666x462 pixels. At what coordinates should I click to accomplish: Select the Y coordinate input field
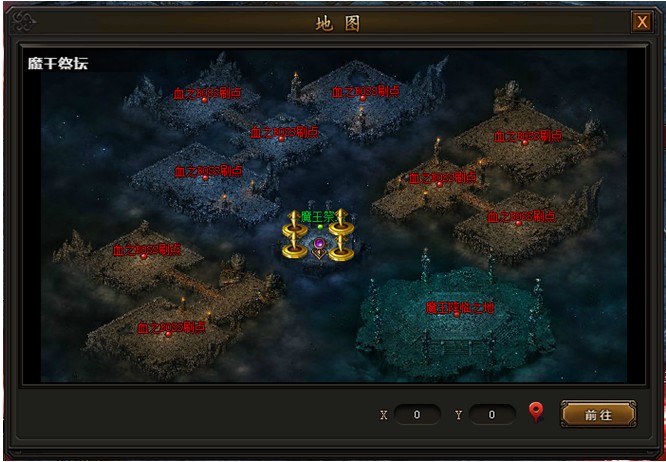pos(492,414)
